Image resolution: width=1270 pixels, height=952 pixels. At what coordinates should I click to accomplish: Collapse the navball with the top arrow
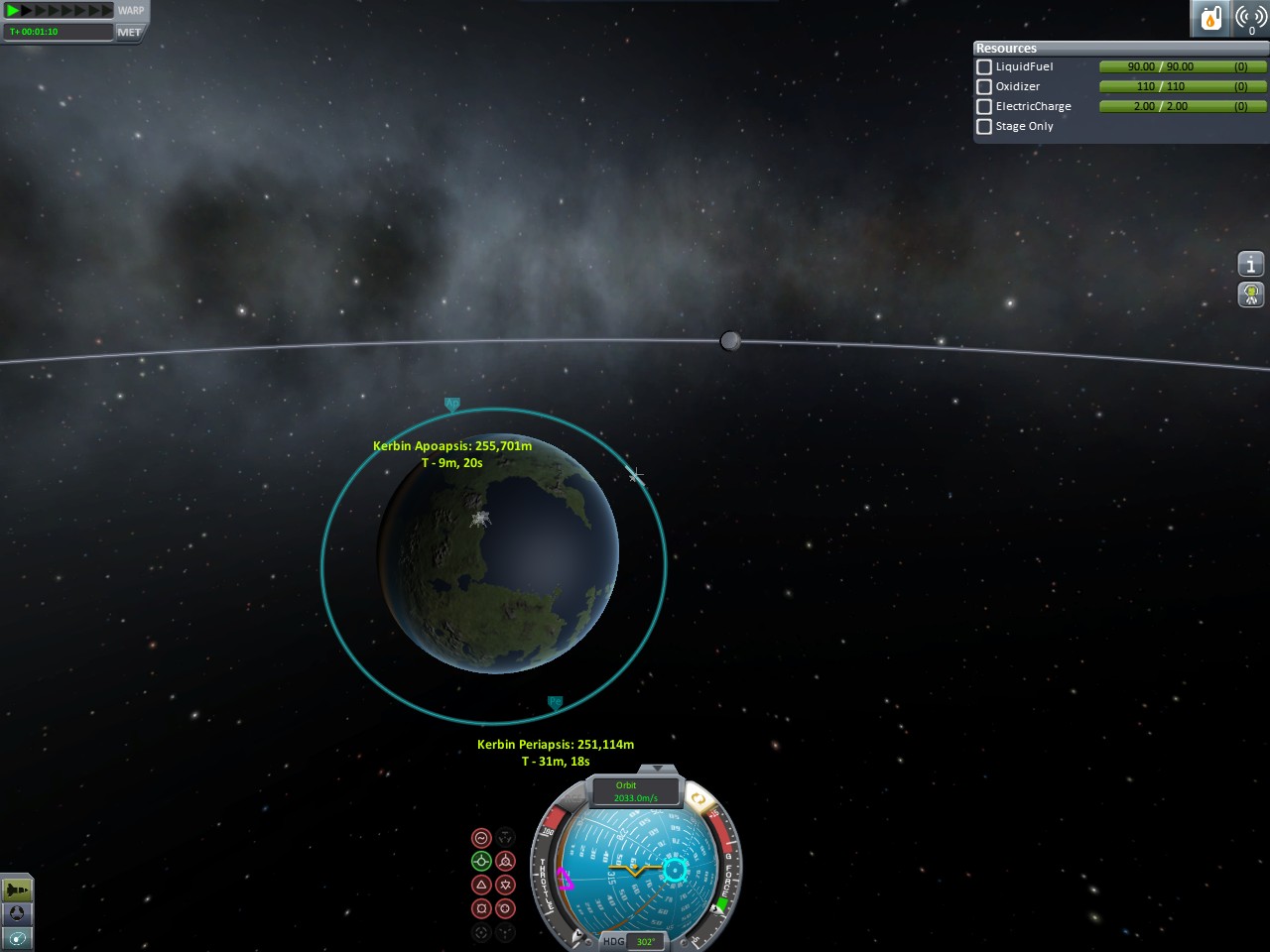click(657, 769)
